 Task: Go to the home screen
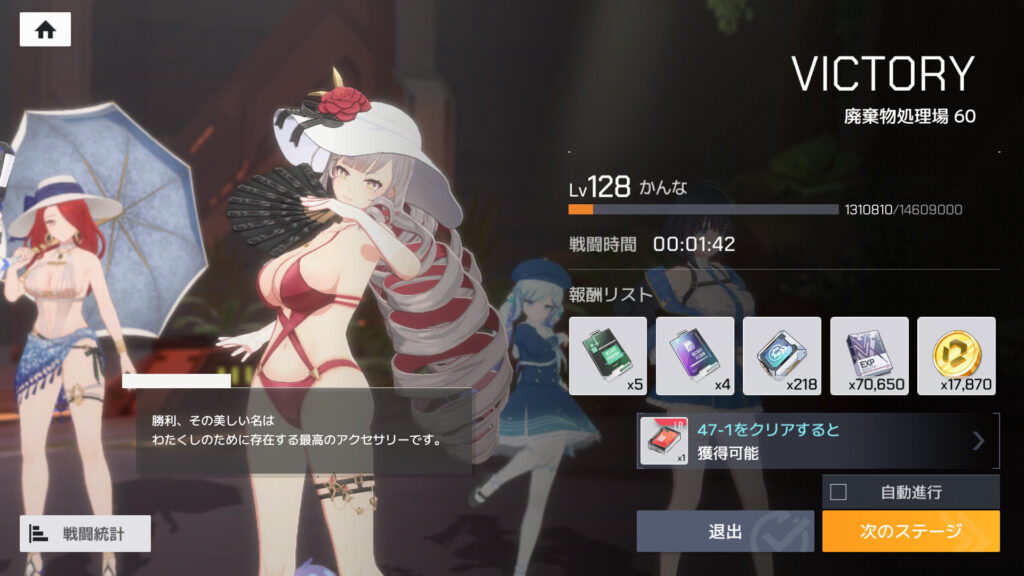click(45, 29)
